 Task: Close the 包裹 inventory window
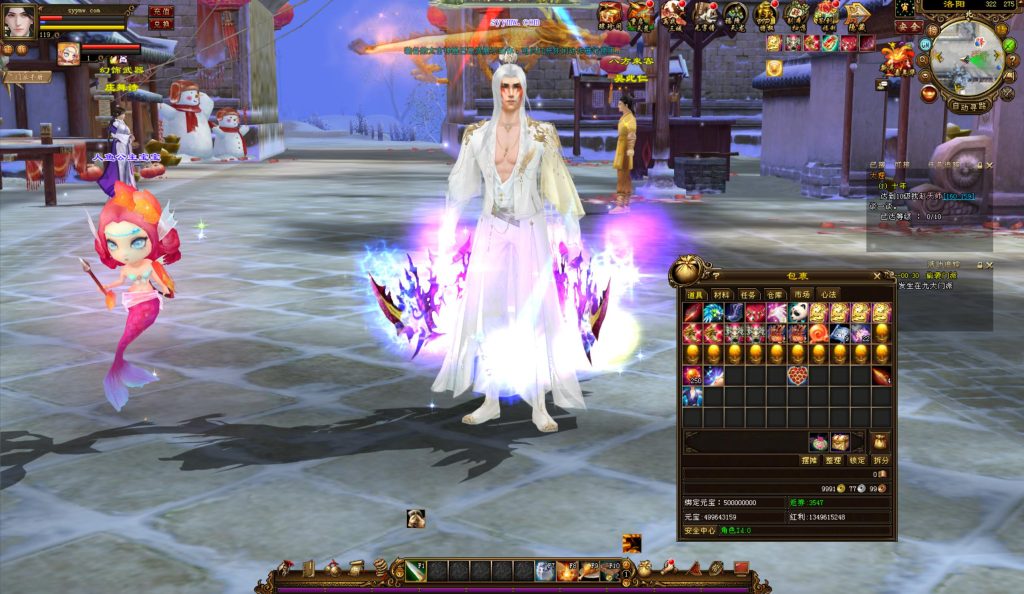877,275
